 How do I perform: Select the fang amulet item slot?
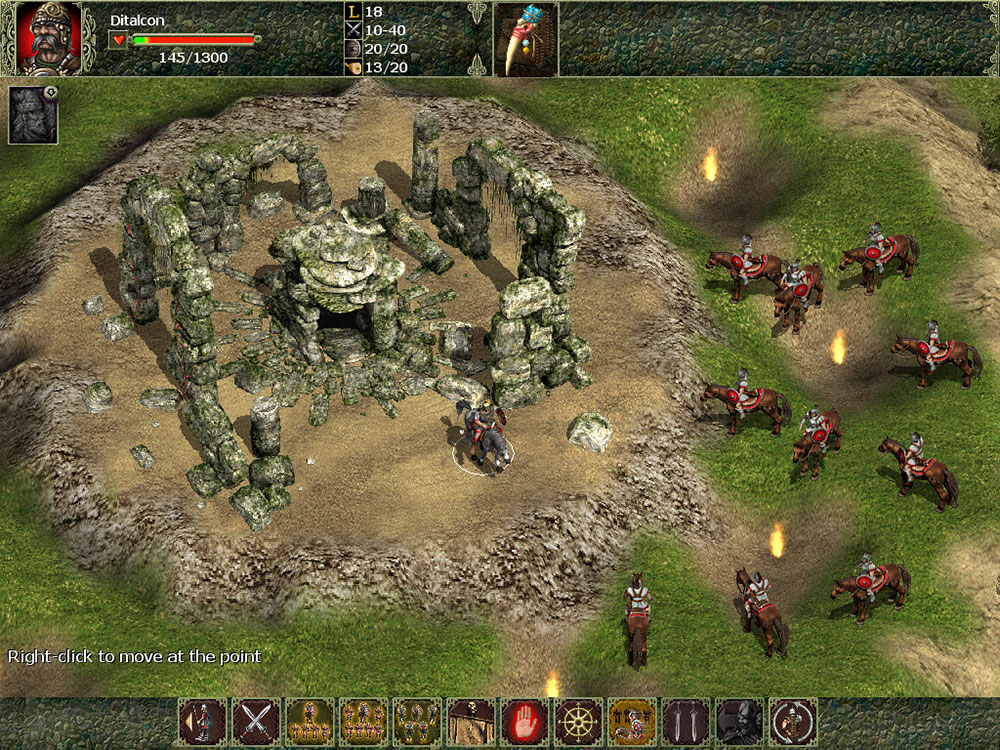[x=525, y=39]
